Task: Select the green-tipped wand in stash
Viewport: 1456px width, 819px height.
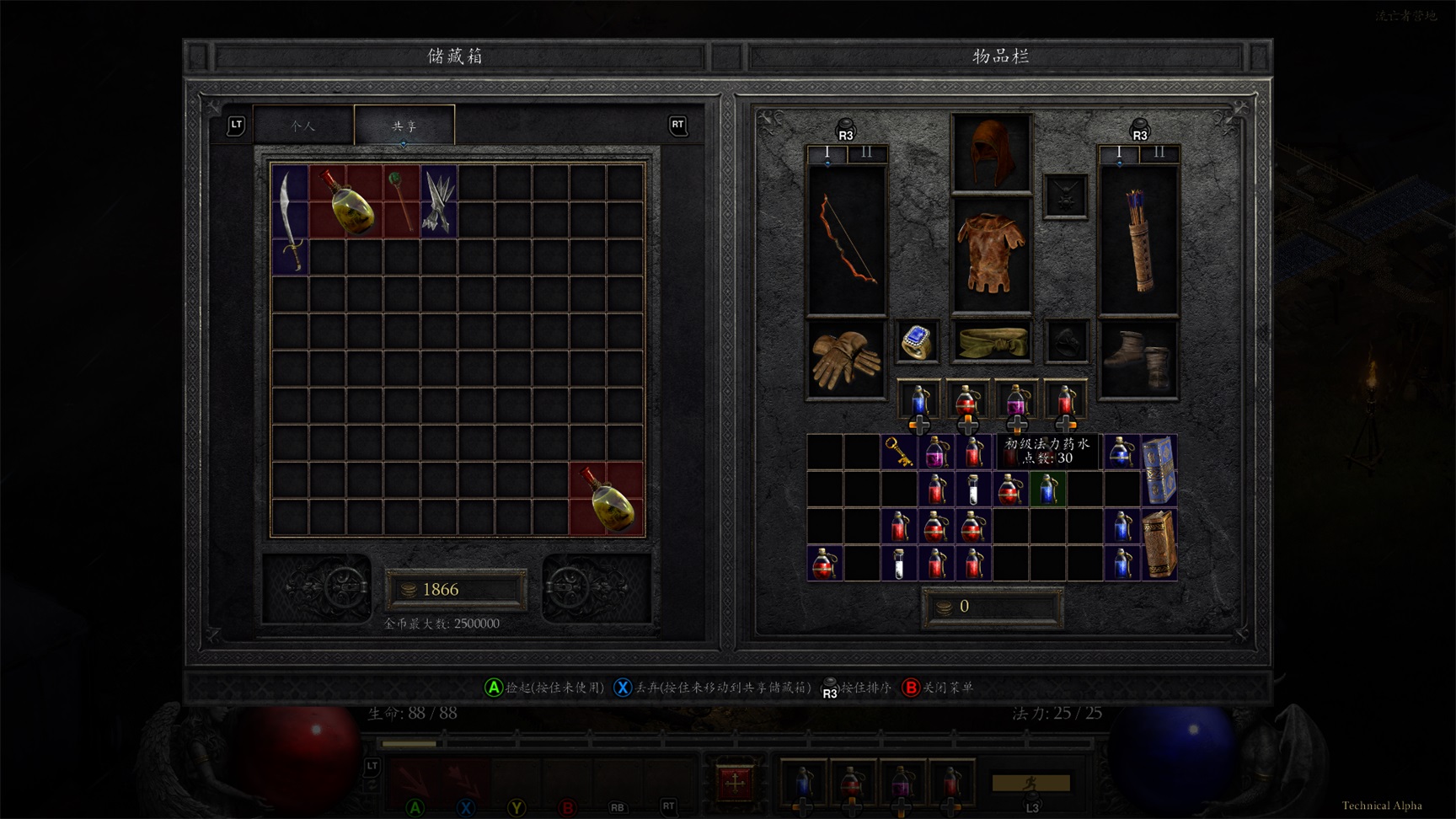Action: pos(401,201)
